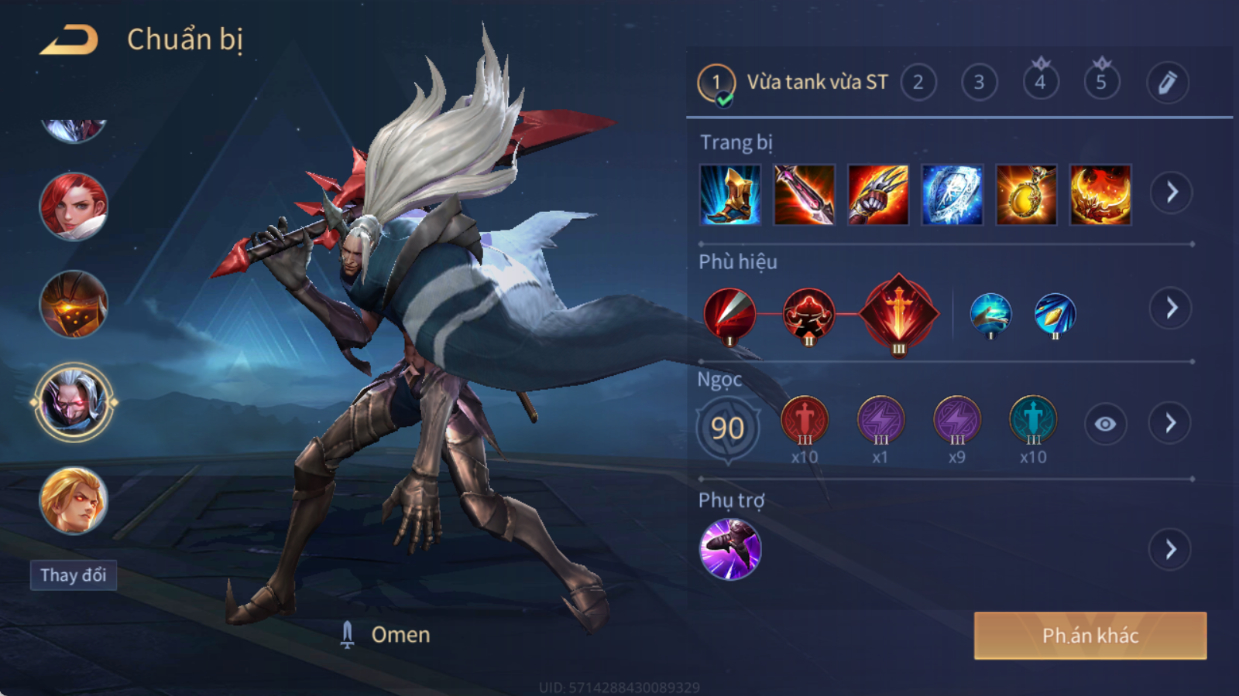This screenshot has height=696, width=1239.
Task: Click the Thay đổi change button
Action: coord(73,576)
